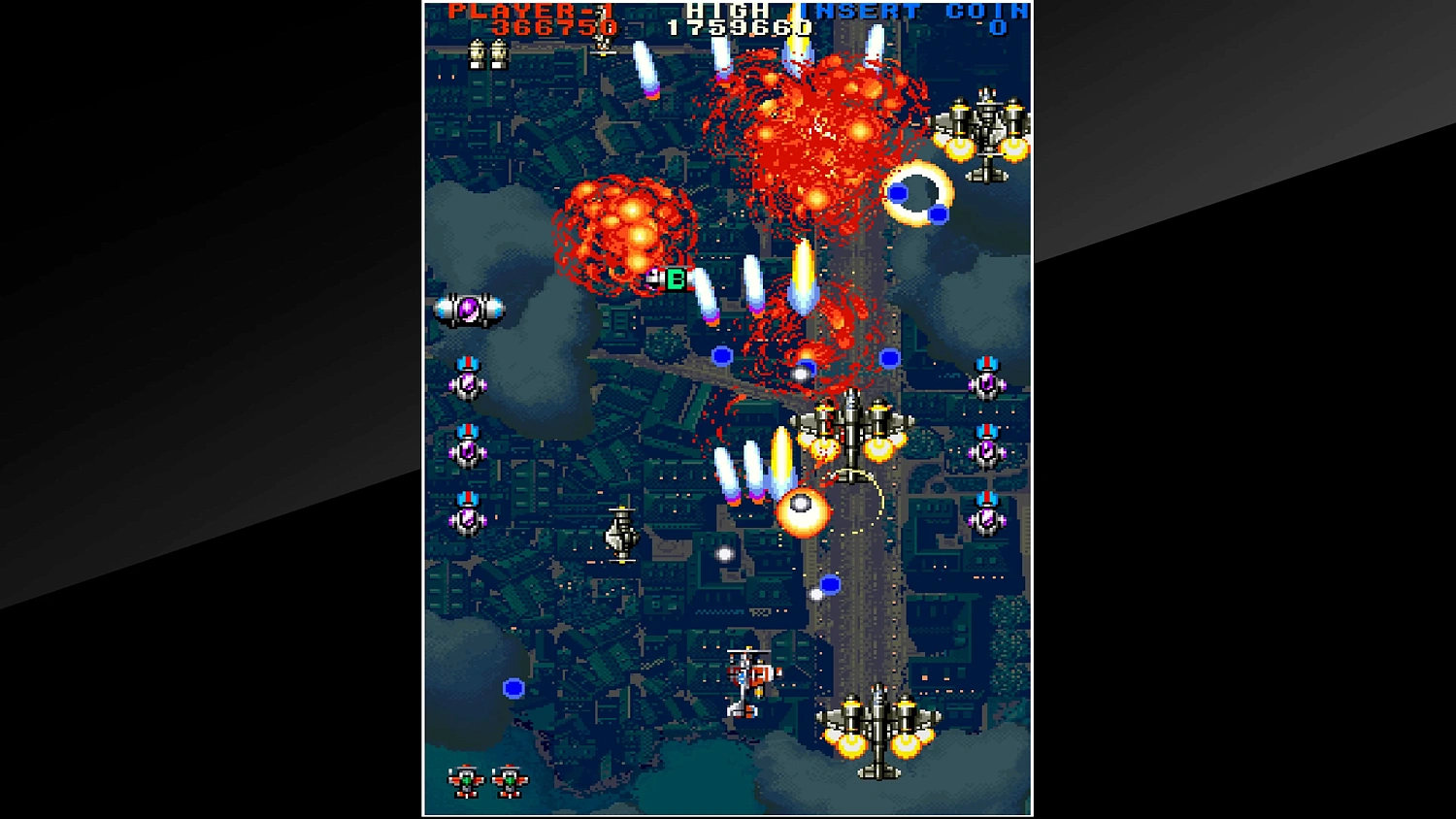1456x819 pixels.
Task: Click the lowest power-up capsule on the left
Action: pyautogui.click(x=466, y=519)
